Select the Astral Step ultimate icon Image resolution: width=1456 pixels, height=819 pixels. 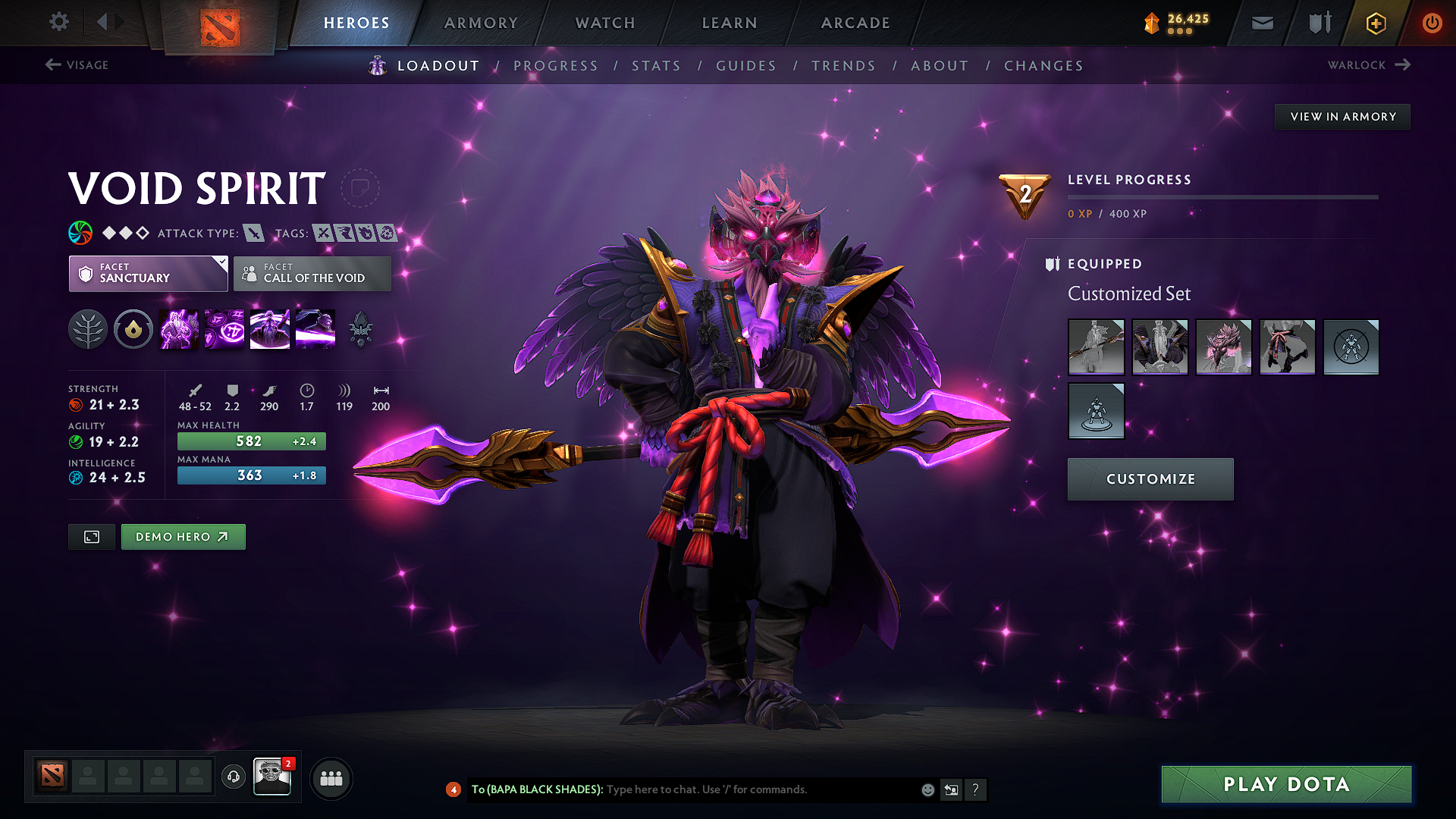click(x=315, y=329)
